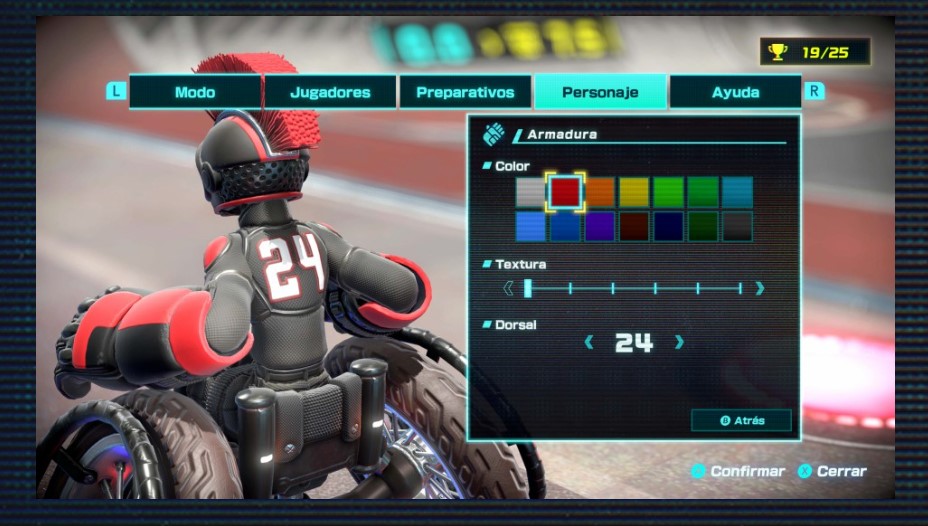Pick the orange armor color
Viewport: 928px width, 526px height.
pyautogui.click(x=599, y=191)
